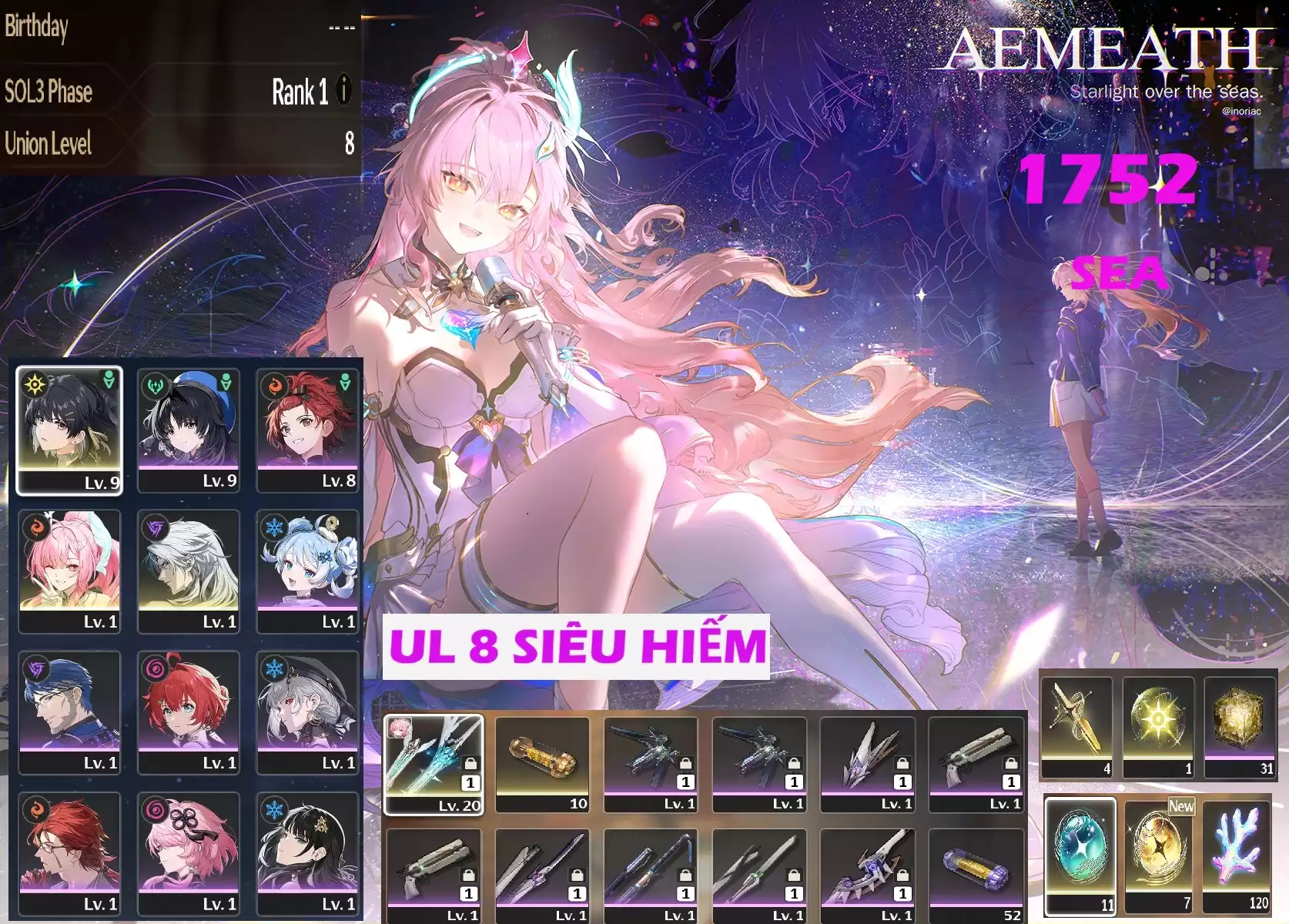Unlock the Lv.1 pistol weapon in the bottom row
This screenshot has width=1289, height=924.
470,875
